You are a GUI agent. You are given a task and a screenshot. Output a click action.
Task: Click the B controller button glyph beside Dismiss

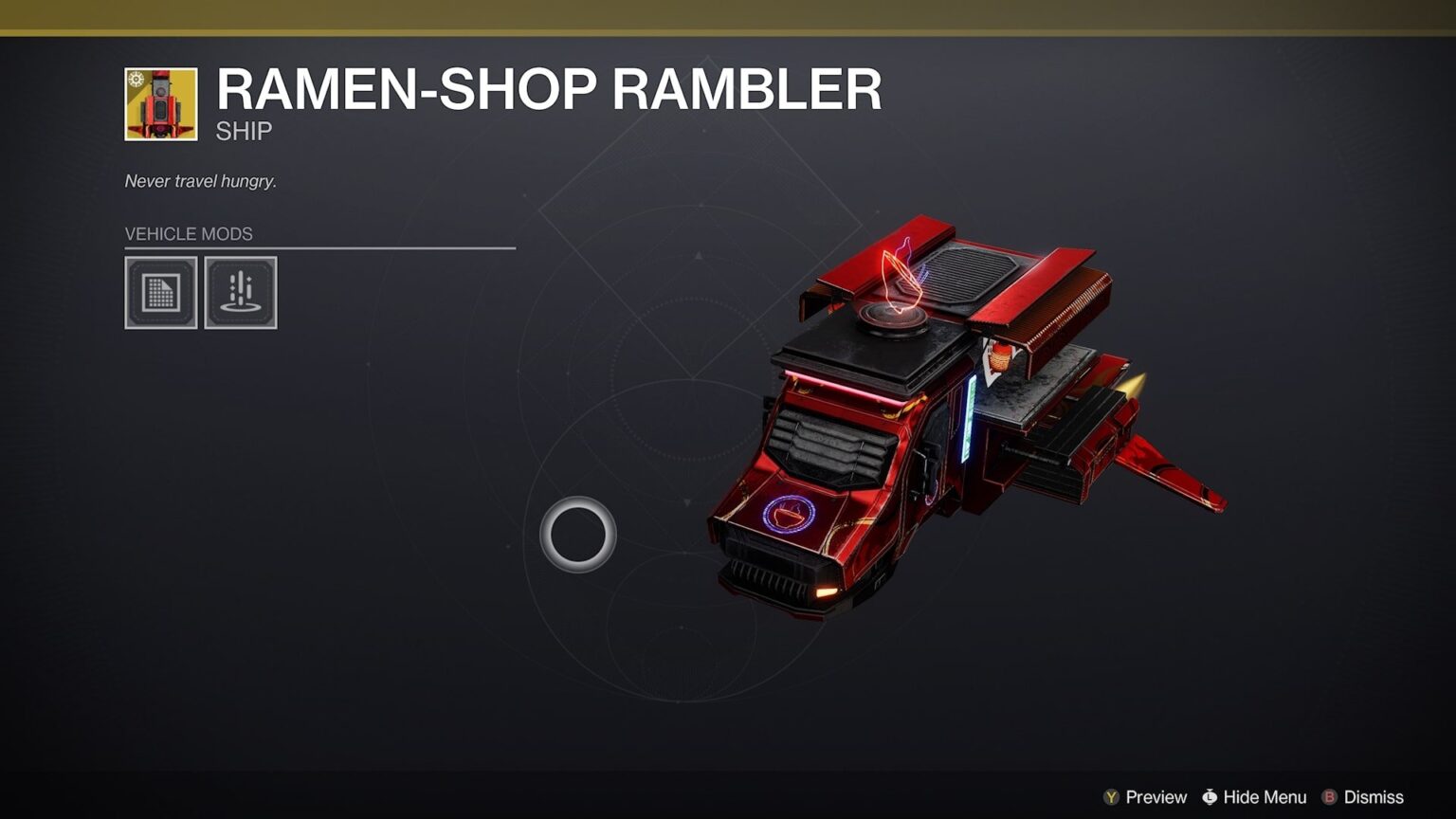tap(1331, 797)
